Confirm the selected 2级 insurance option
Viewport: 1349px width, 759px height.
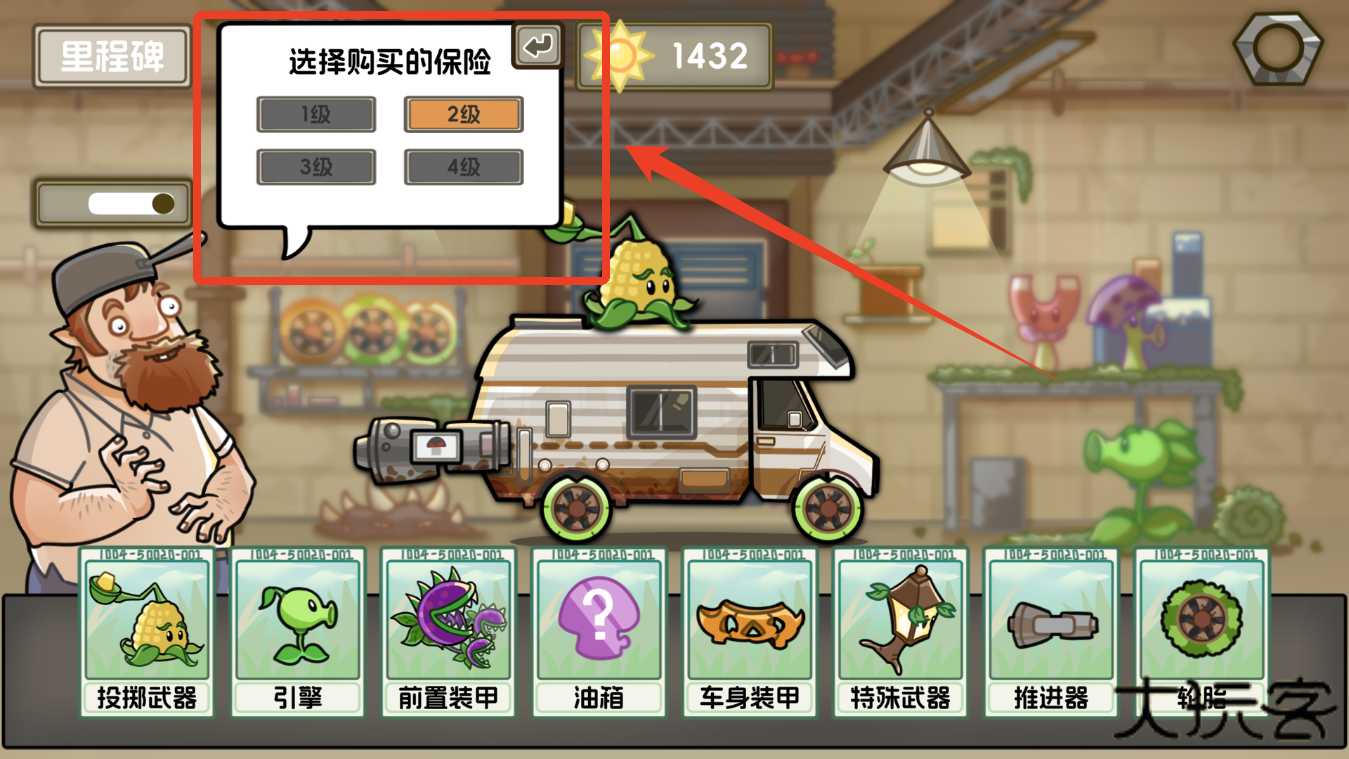tap(462, 114)
